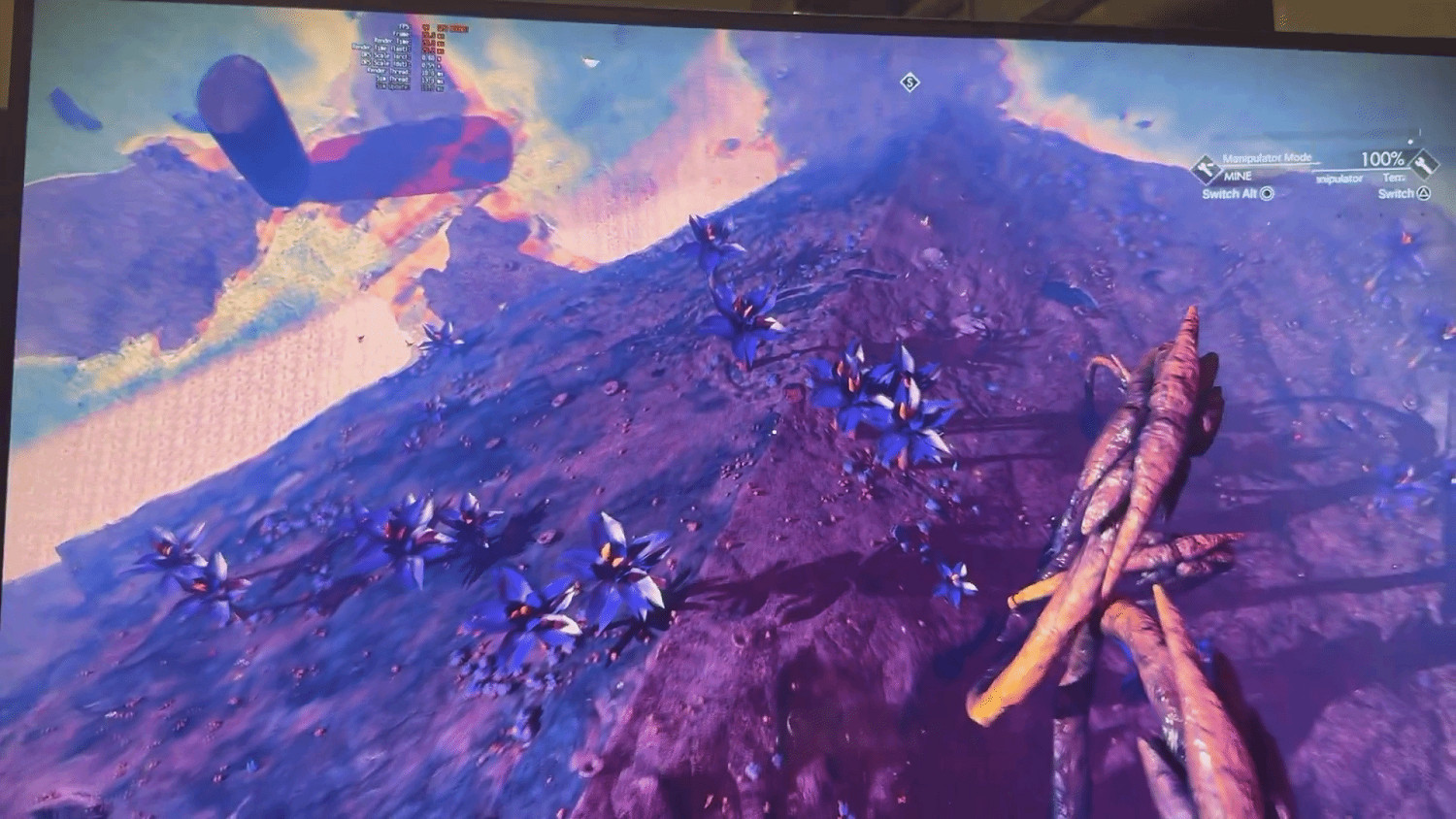1456x819 pixels.
Task: Click the Circle button prompt beside Switch Alt
Action: click(1267, 194)
